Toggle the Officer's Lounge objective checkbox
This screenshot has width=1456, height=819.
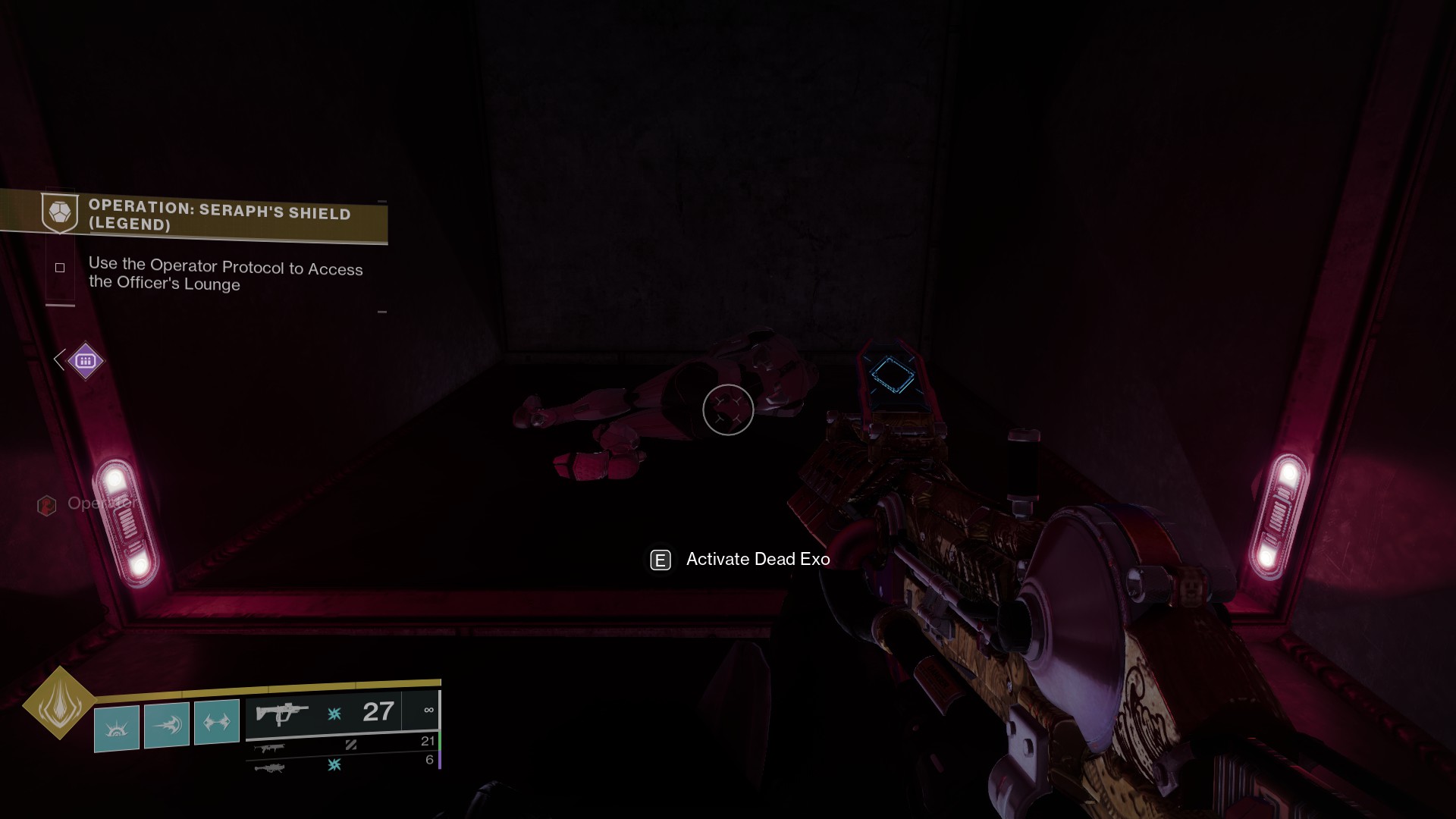[x=59, y=267]
